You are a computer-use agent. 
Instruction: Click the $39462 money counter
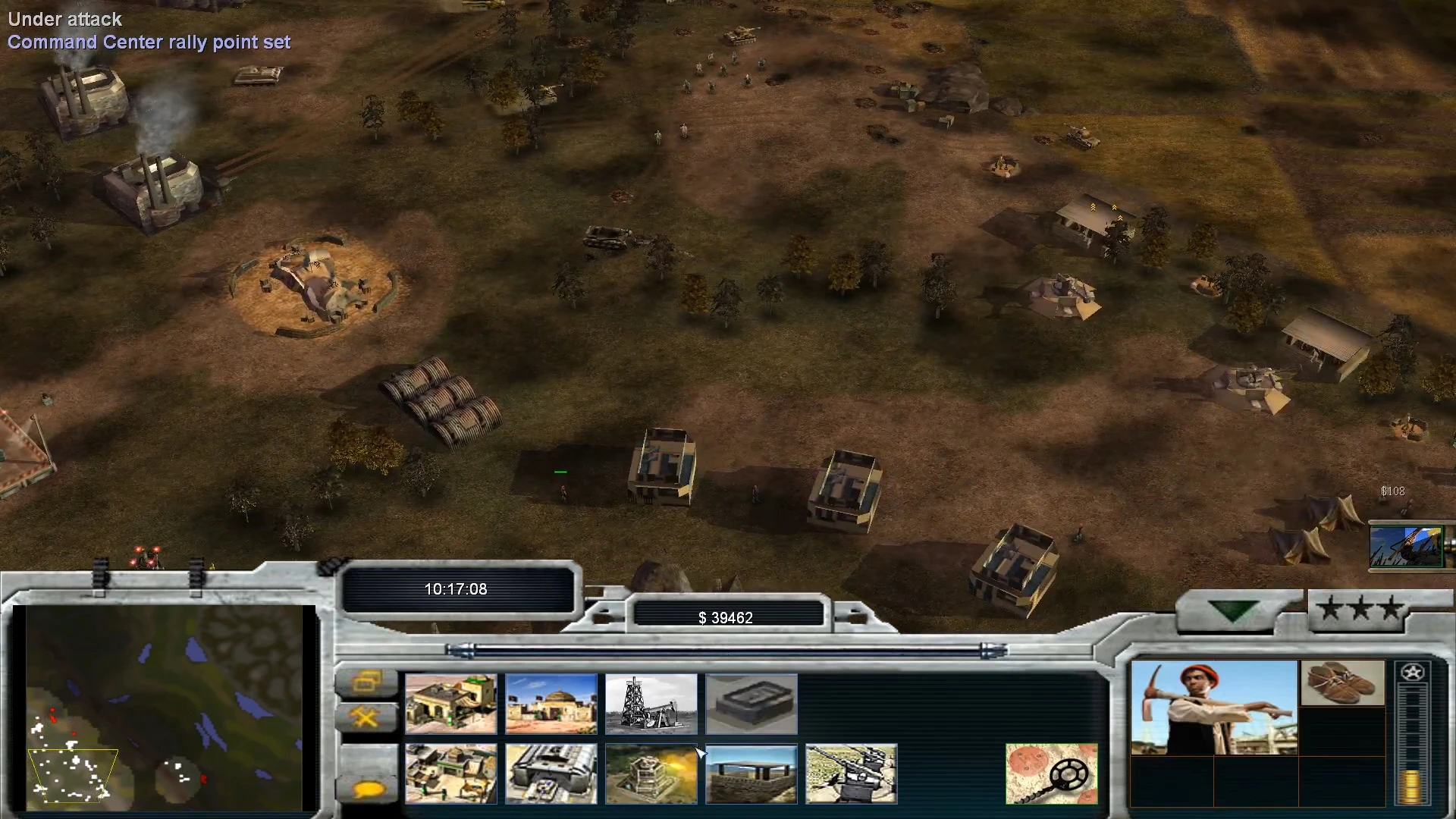tap(726, 617)
